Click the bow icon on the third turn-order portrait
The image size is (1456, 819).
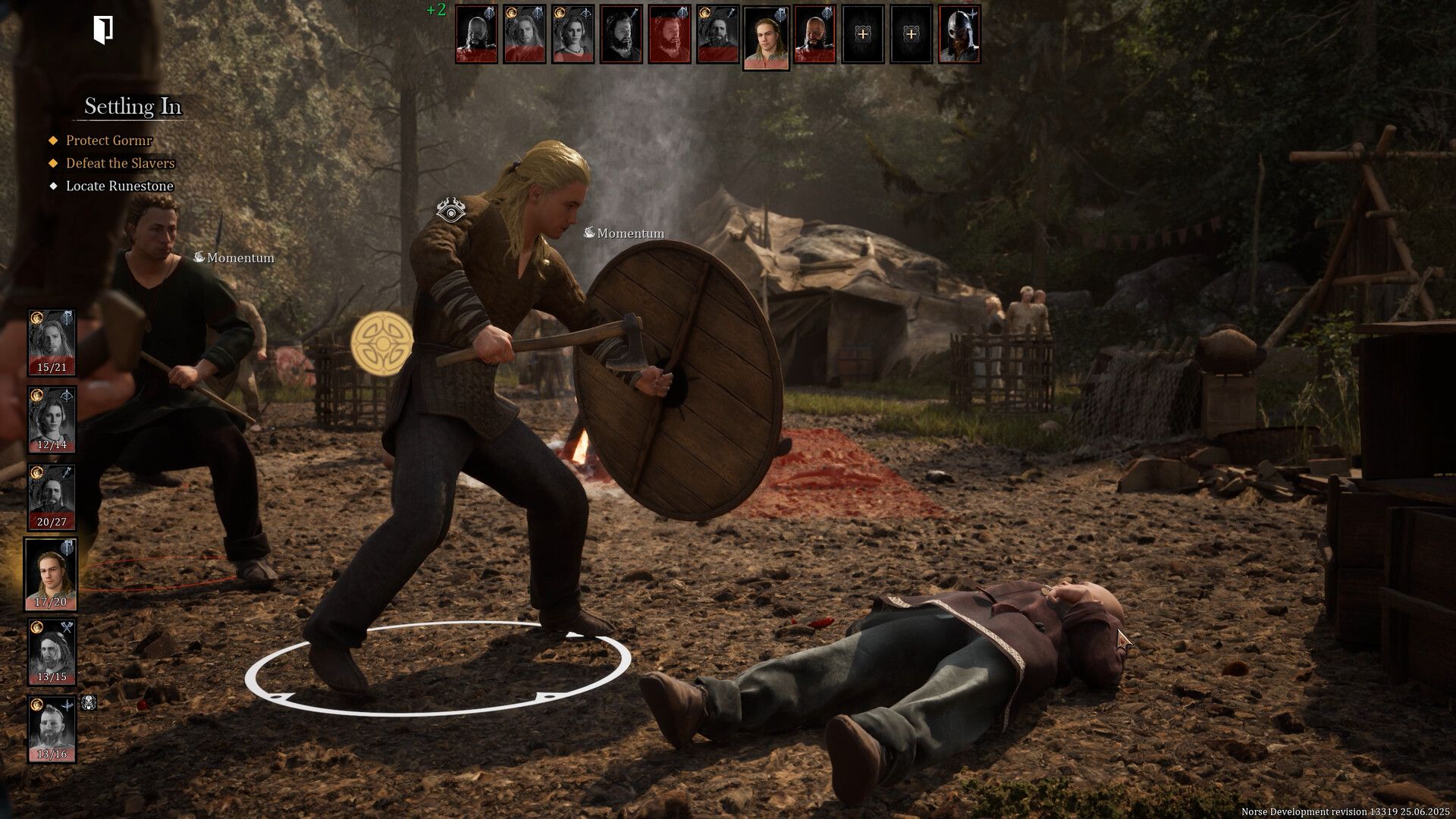pos(585,14)
